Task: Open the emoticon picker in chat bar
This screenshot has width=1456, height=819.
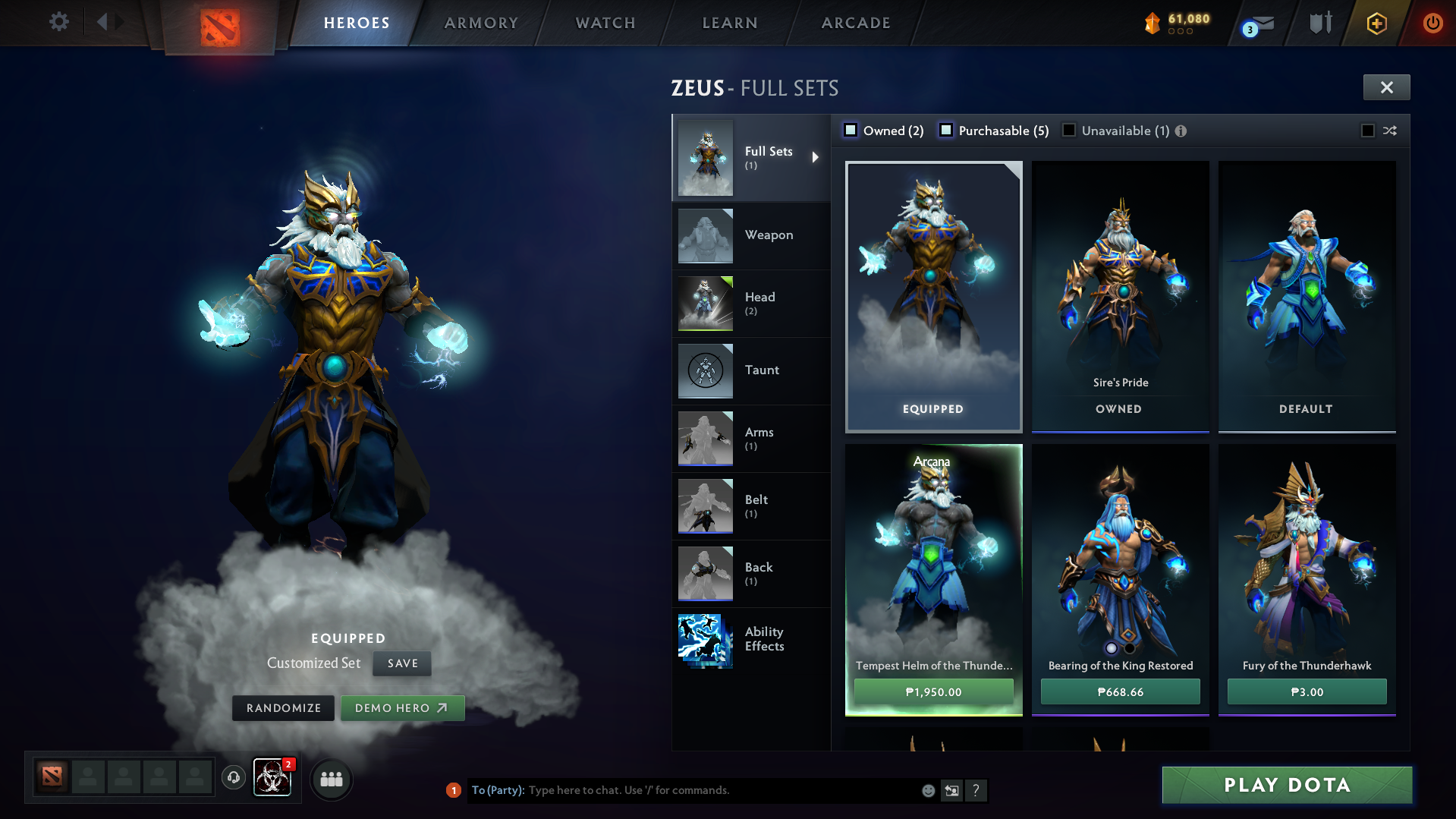Action: click(x=927, y=790)
